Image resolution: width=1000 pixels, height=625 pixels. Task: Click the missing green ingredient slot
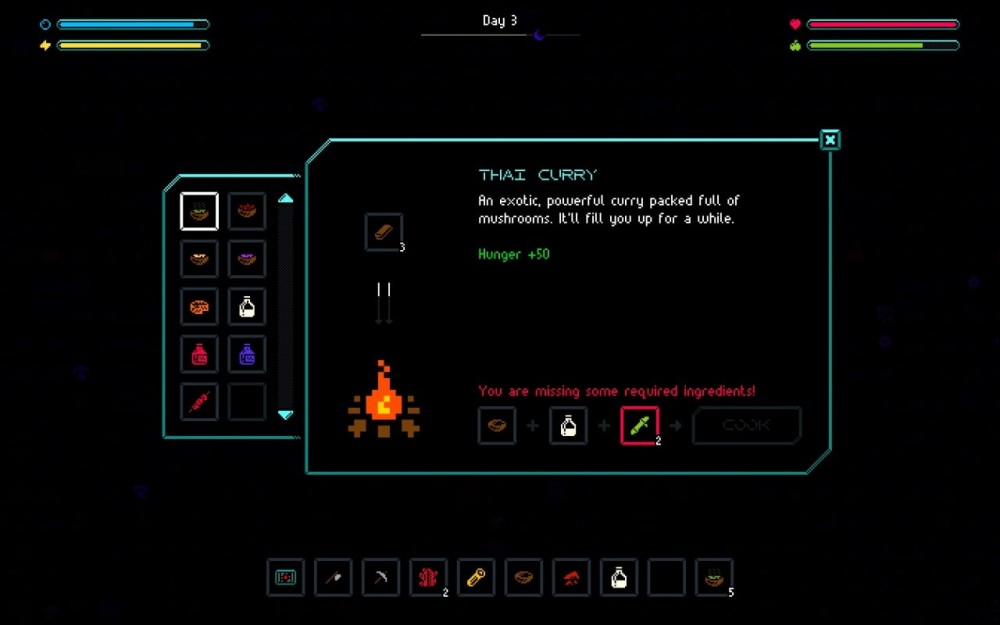pos(639,425)
